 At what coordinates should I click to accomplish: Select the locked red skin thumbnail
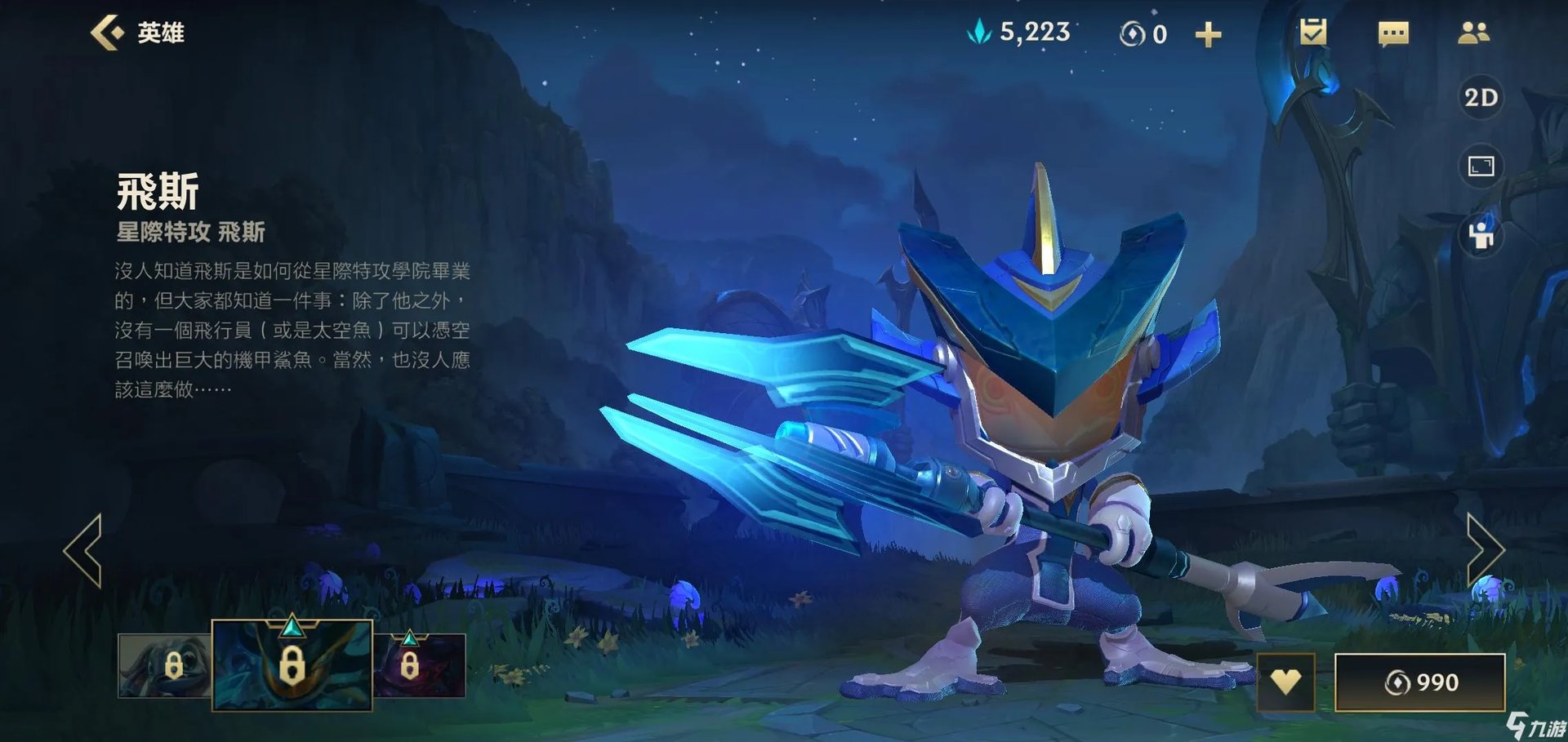click(420, 665)
